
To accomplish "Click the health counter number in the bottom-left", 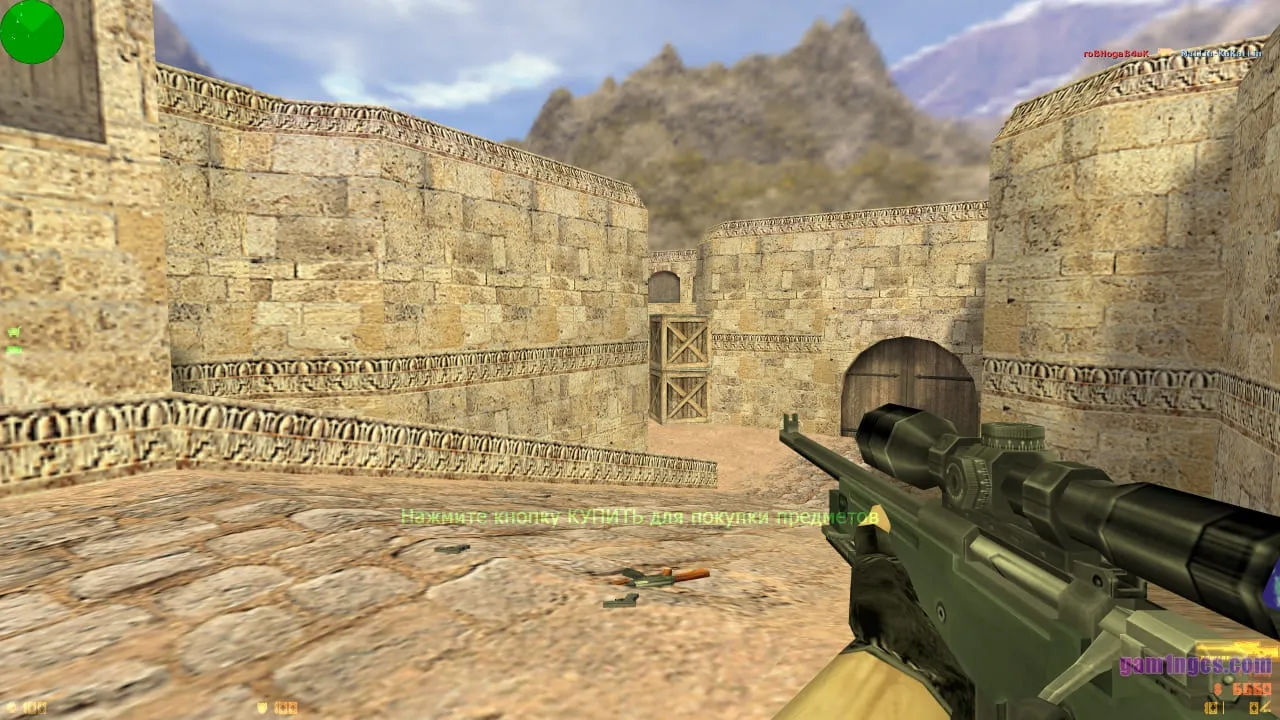I will pyautogui.click(x=33, y=707).
